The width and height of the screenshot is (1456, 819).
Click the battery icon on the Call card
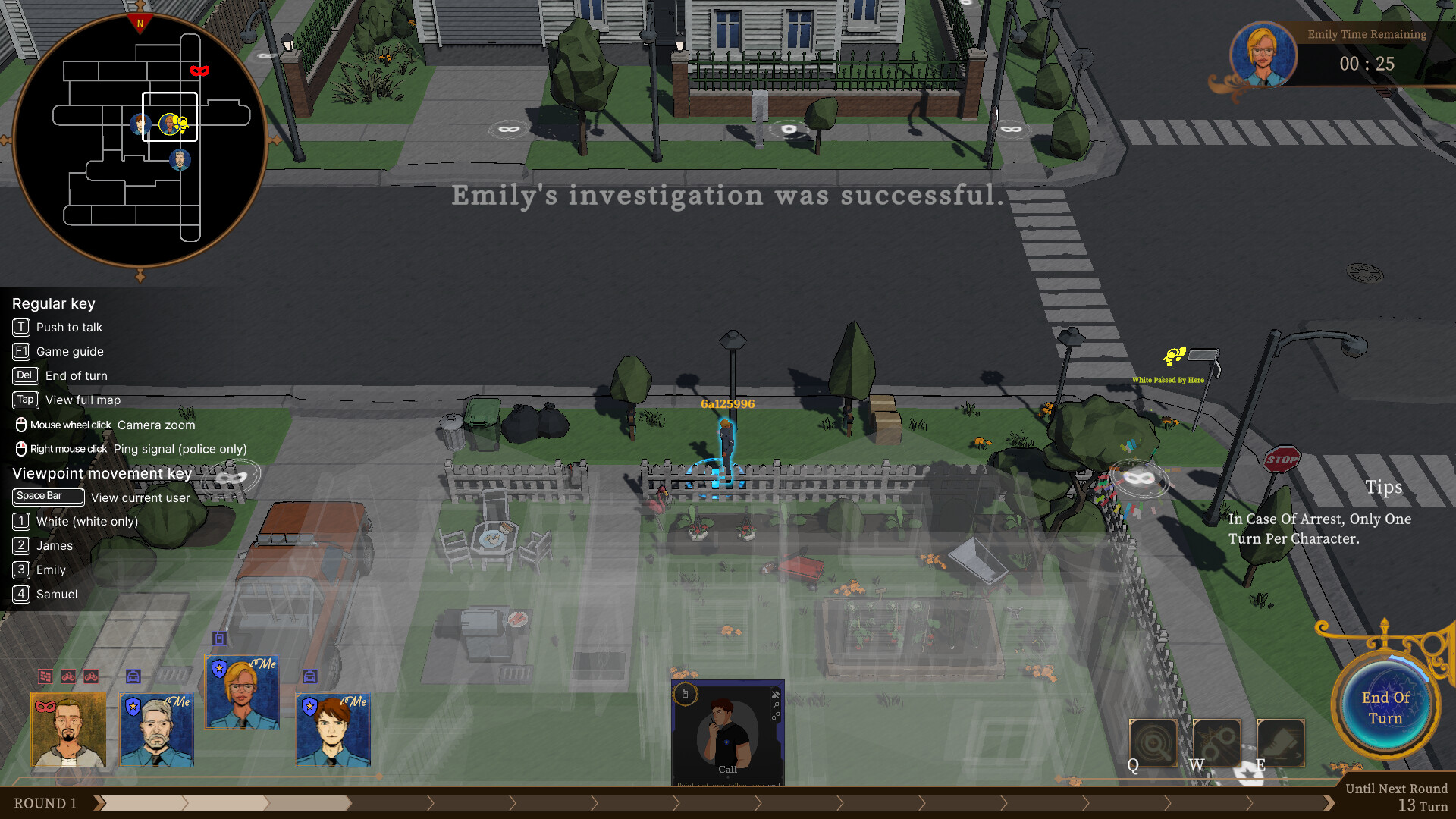[x=686, y=694]
